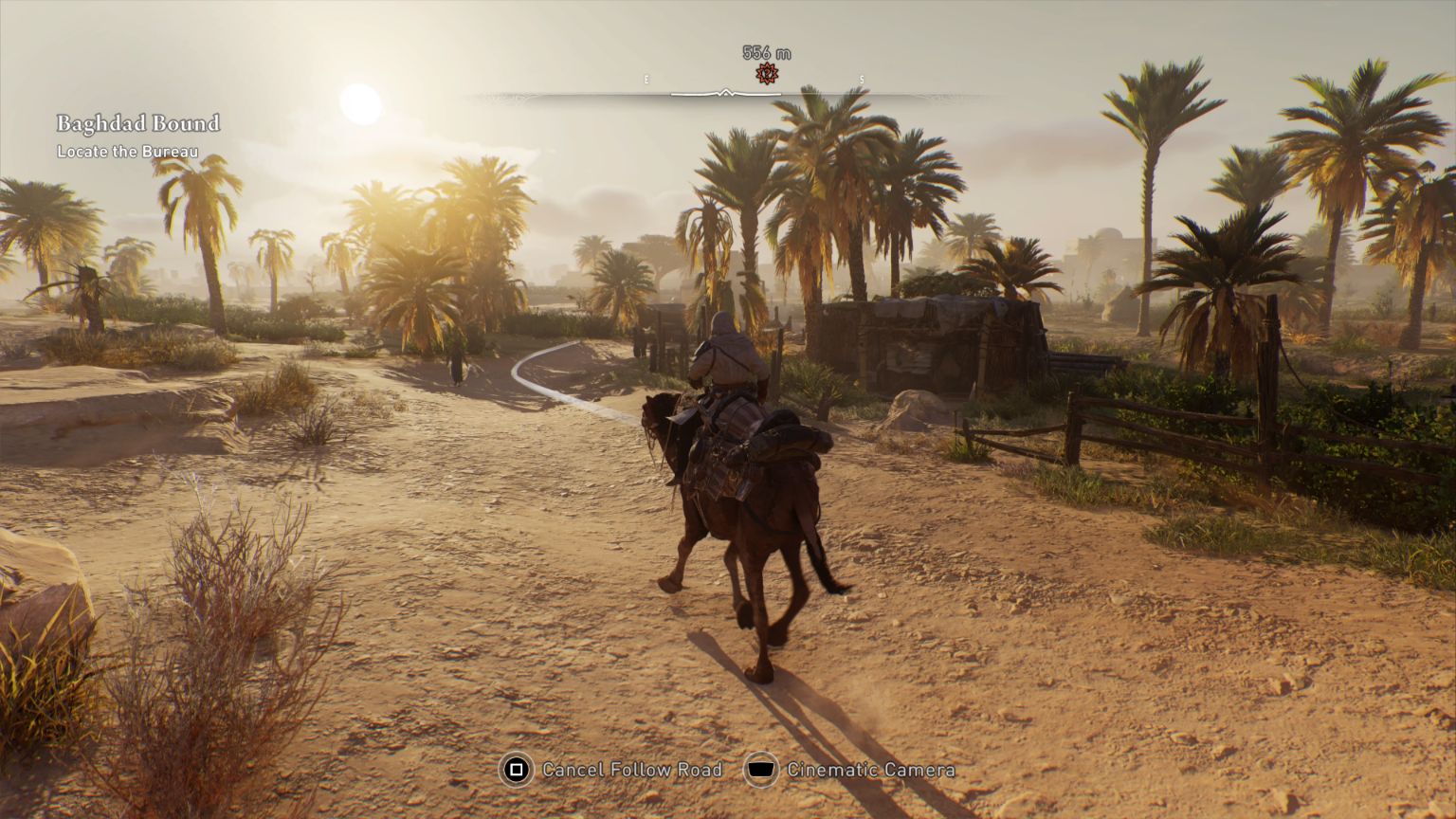Select the Baghdad Bound quest title
This screenshot has width=1456, height=819.
click(138, 123)
